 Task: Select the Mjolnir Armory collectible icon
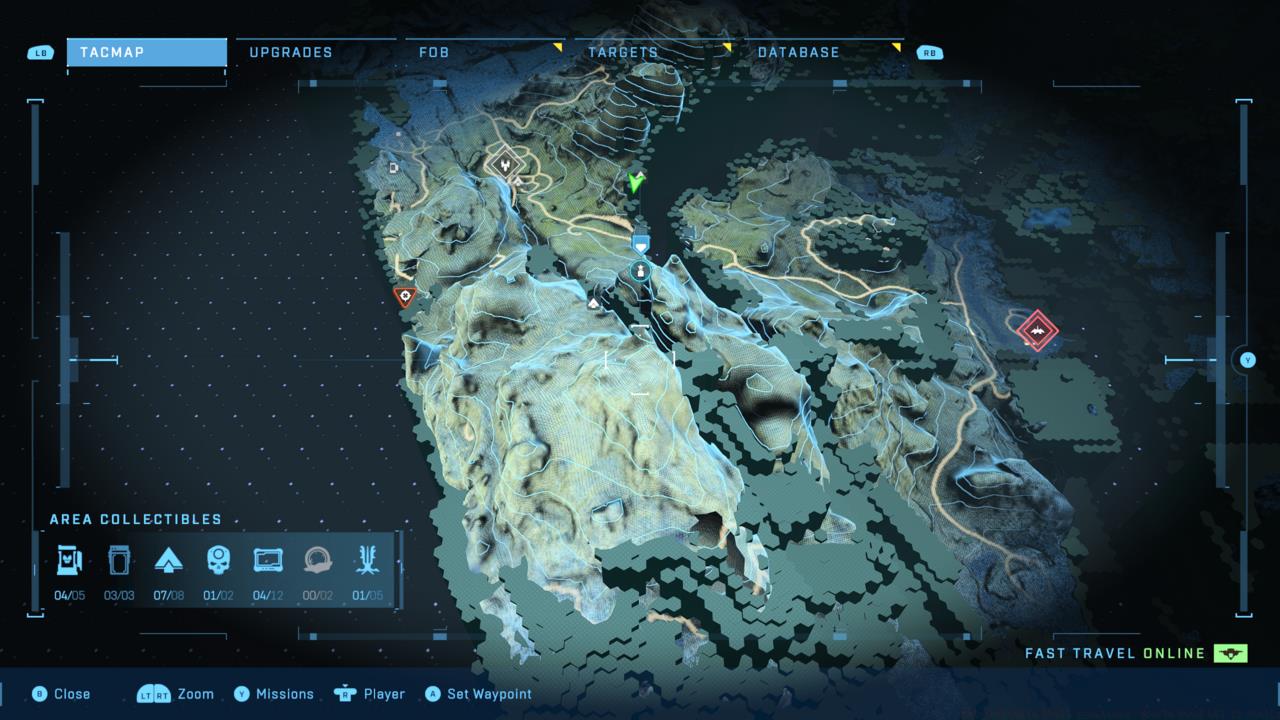(68, 561)
